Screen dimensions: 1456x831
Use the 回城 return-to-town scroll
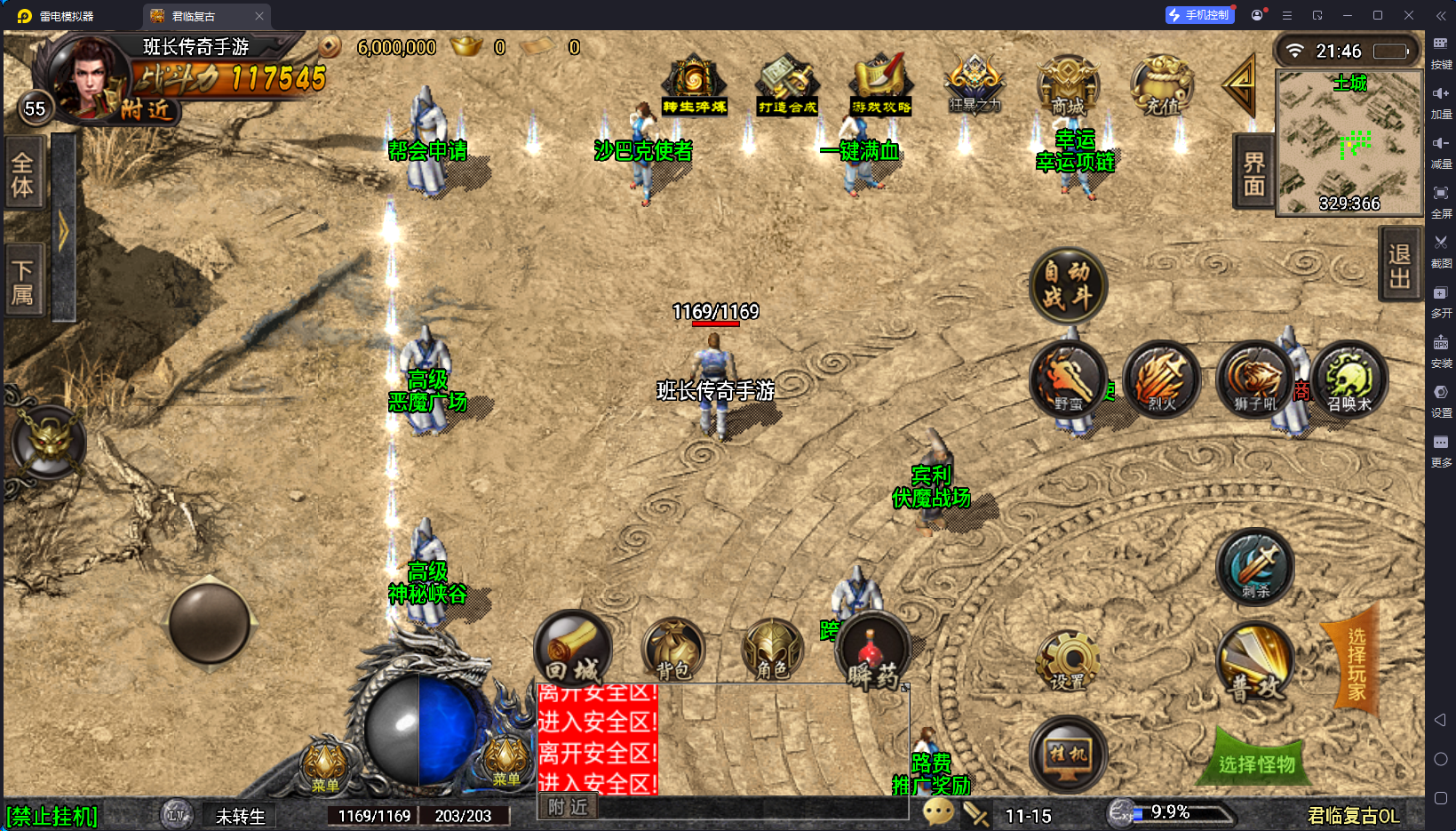coord(573,649)
